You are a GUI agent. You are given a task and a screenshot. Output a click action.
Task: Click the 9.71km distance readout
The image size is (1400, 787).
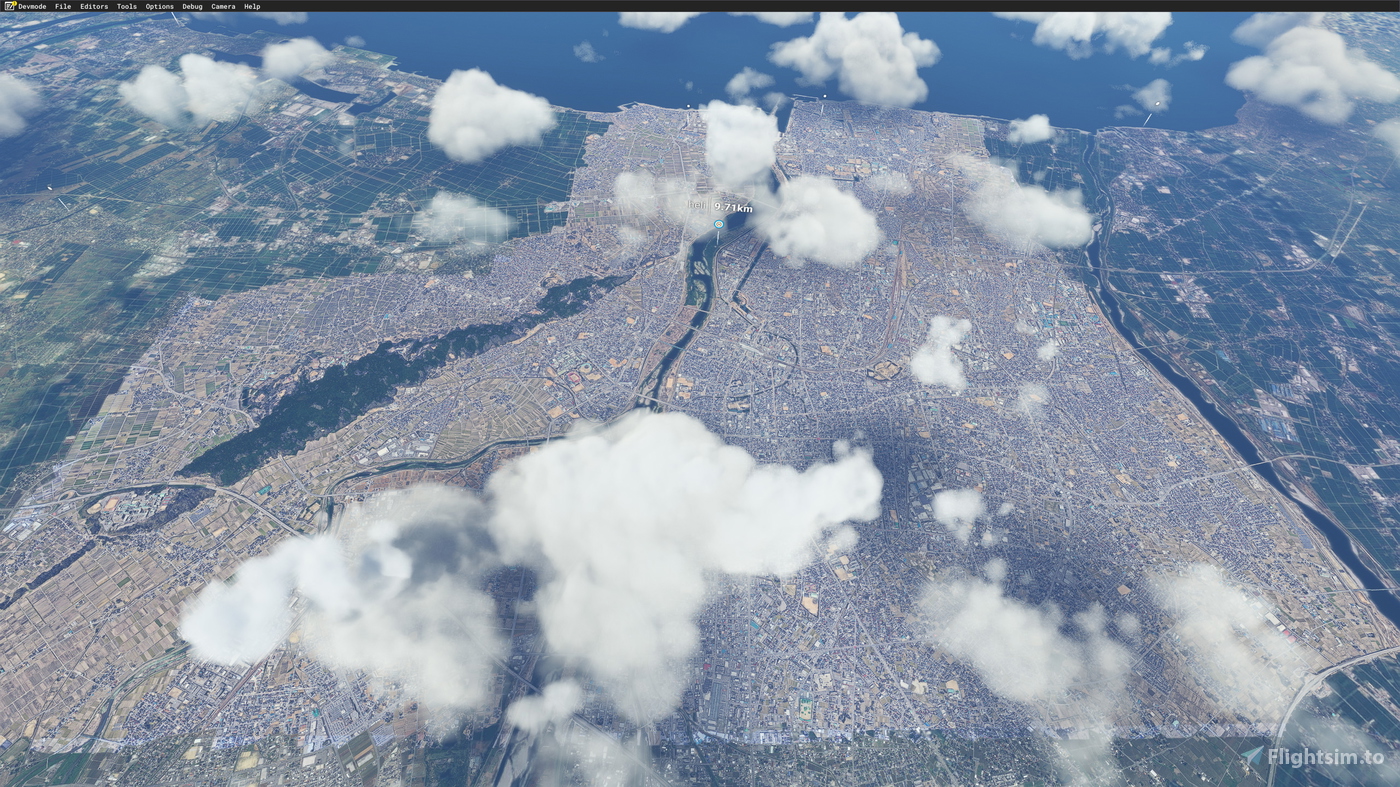[x=733, y=207]
